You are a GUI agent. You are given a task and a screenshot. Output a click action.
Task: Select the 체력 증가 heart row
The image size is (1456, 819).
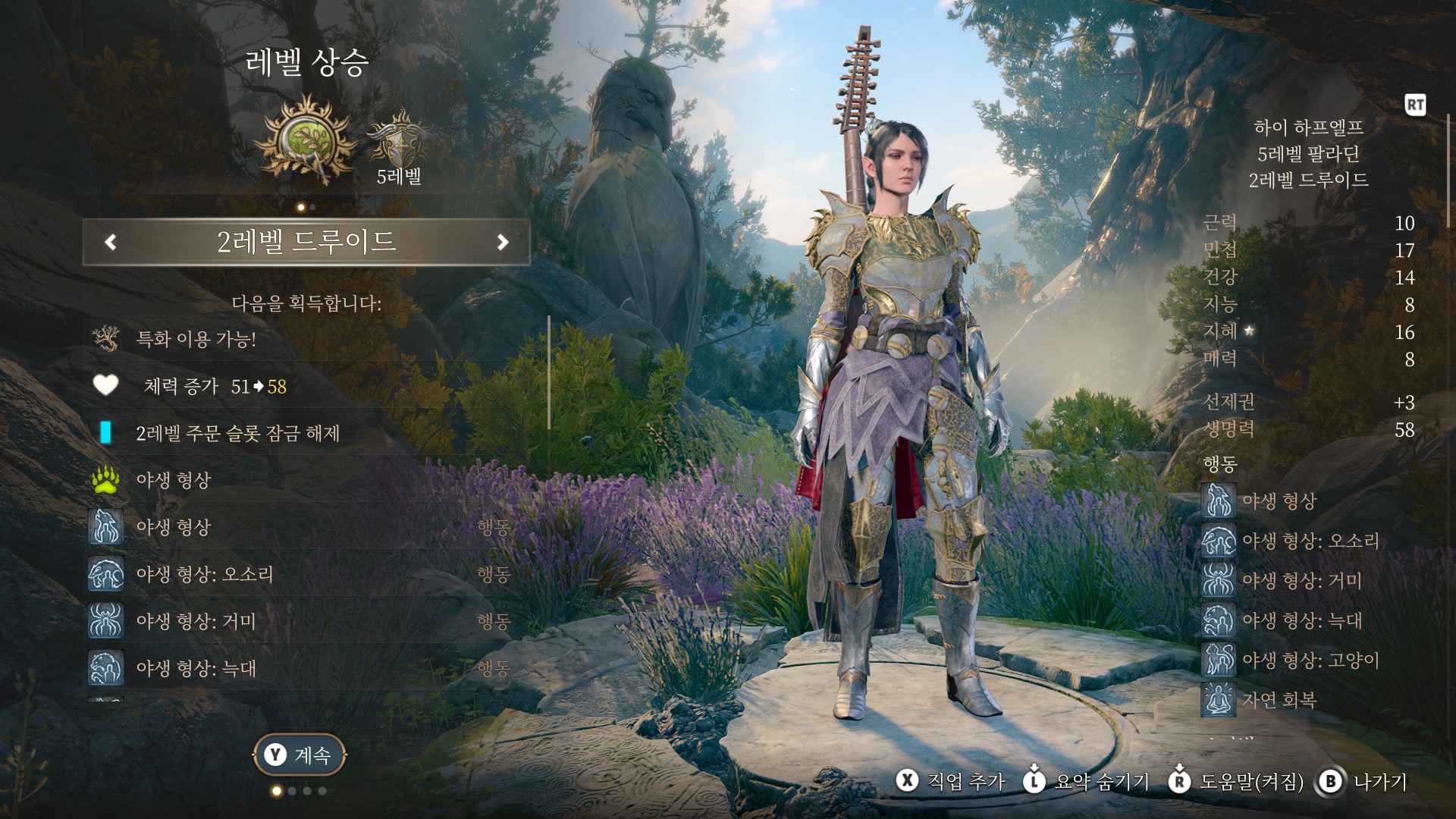(215, 387)
